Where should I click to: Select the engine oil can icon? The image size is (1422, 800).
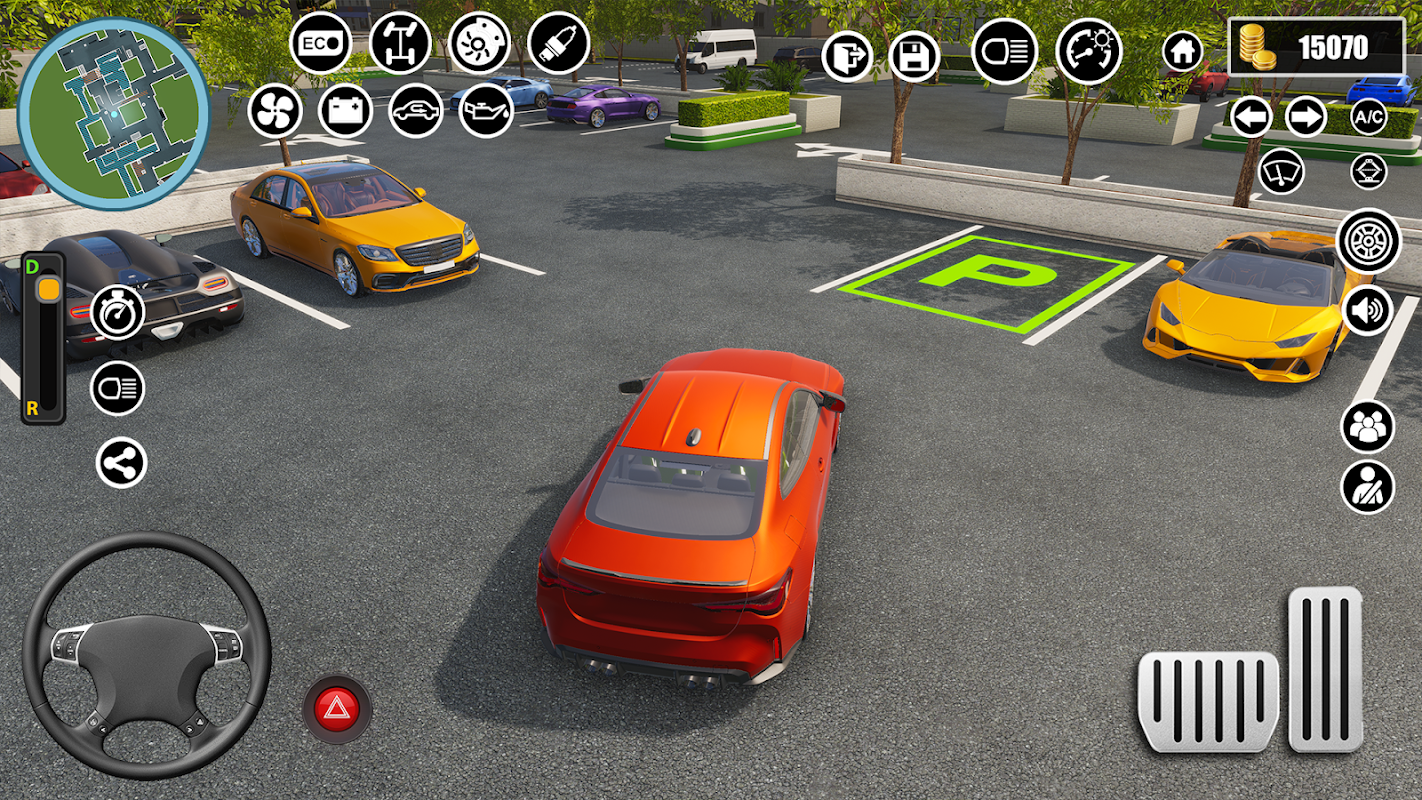[x=486, y=110]
